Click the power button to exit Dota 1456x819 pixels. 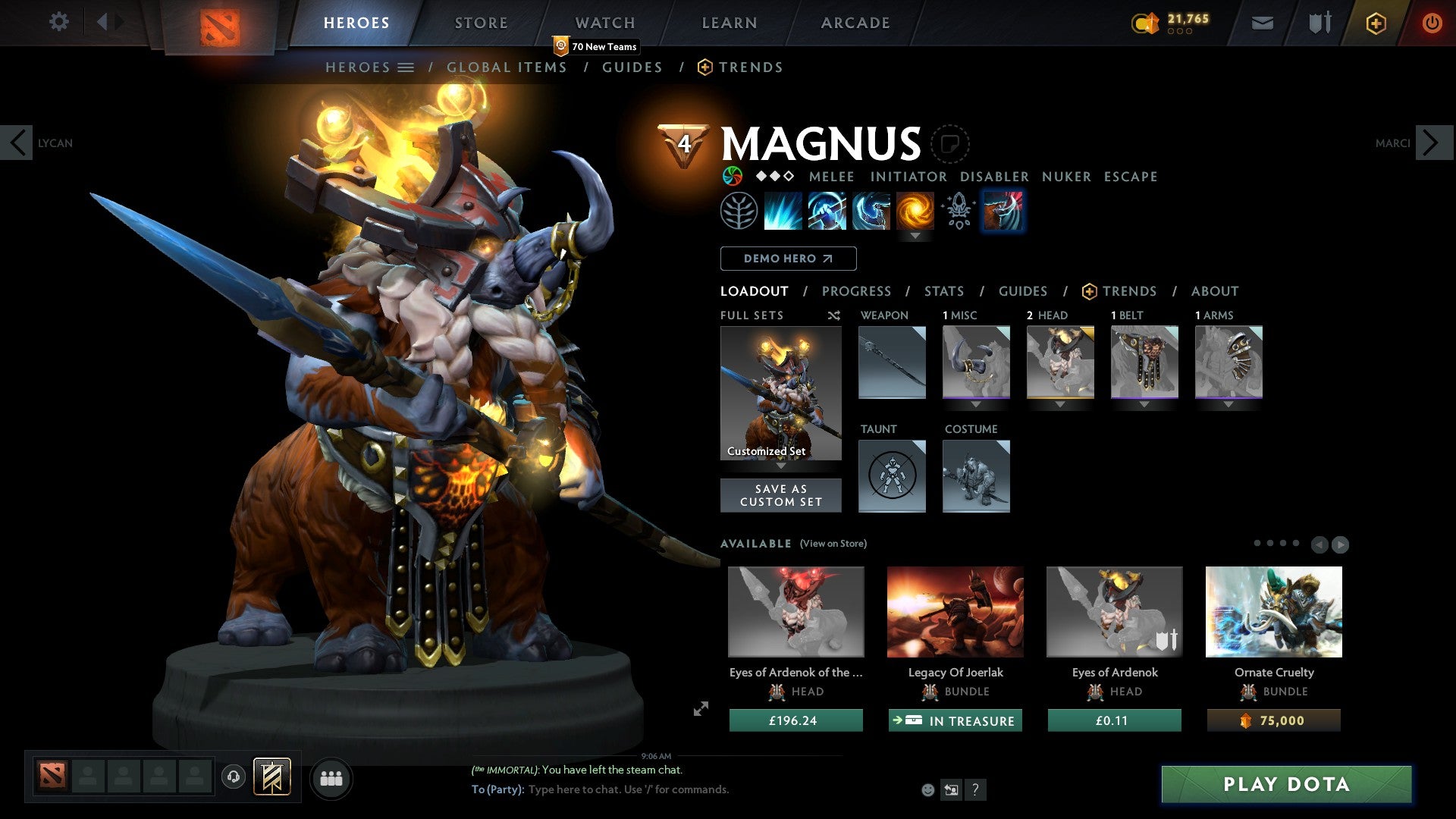(1432, 23)
